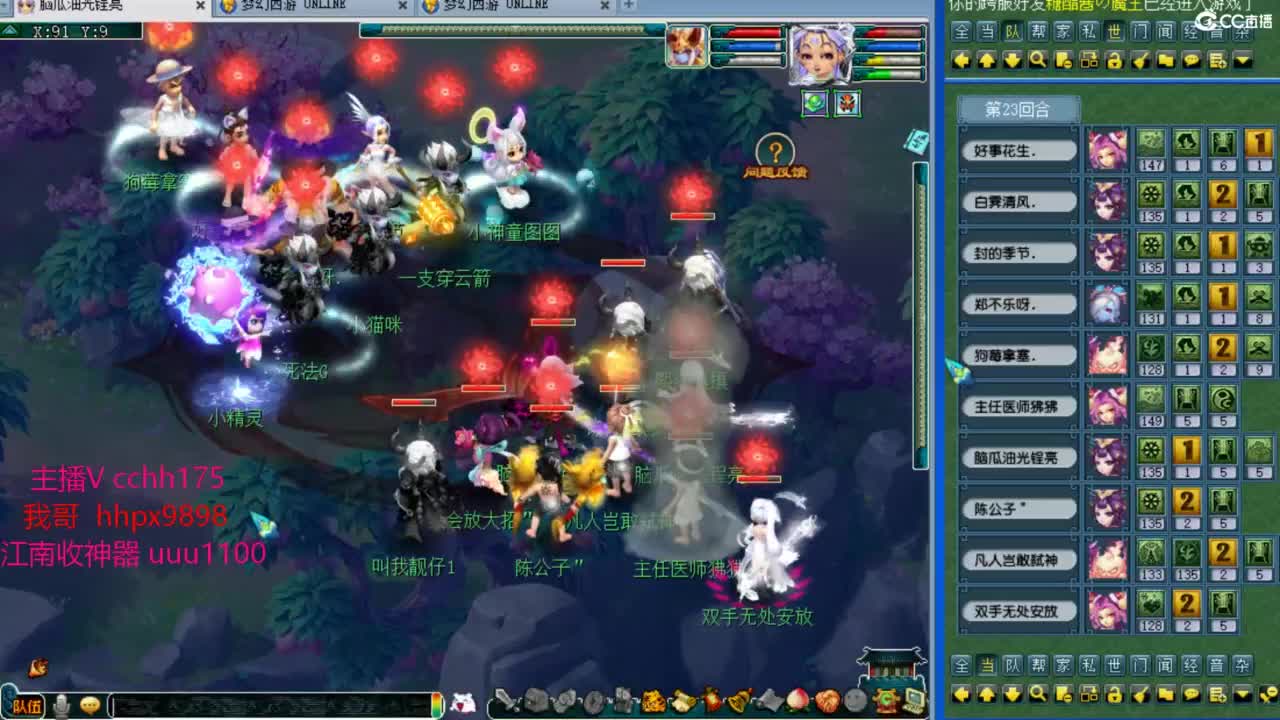
Task: Click the speech bubble icon in the chat toolbar
Action: [1190, 59]
